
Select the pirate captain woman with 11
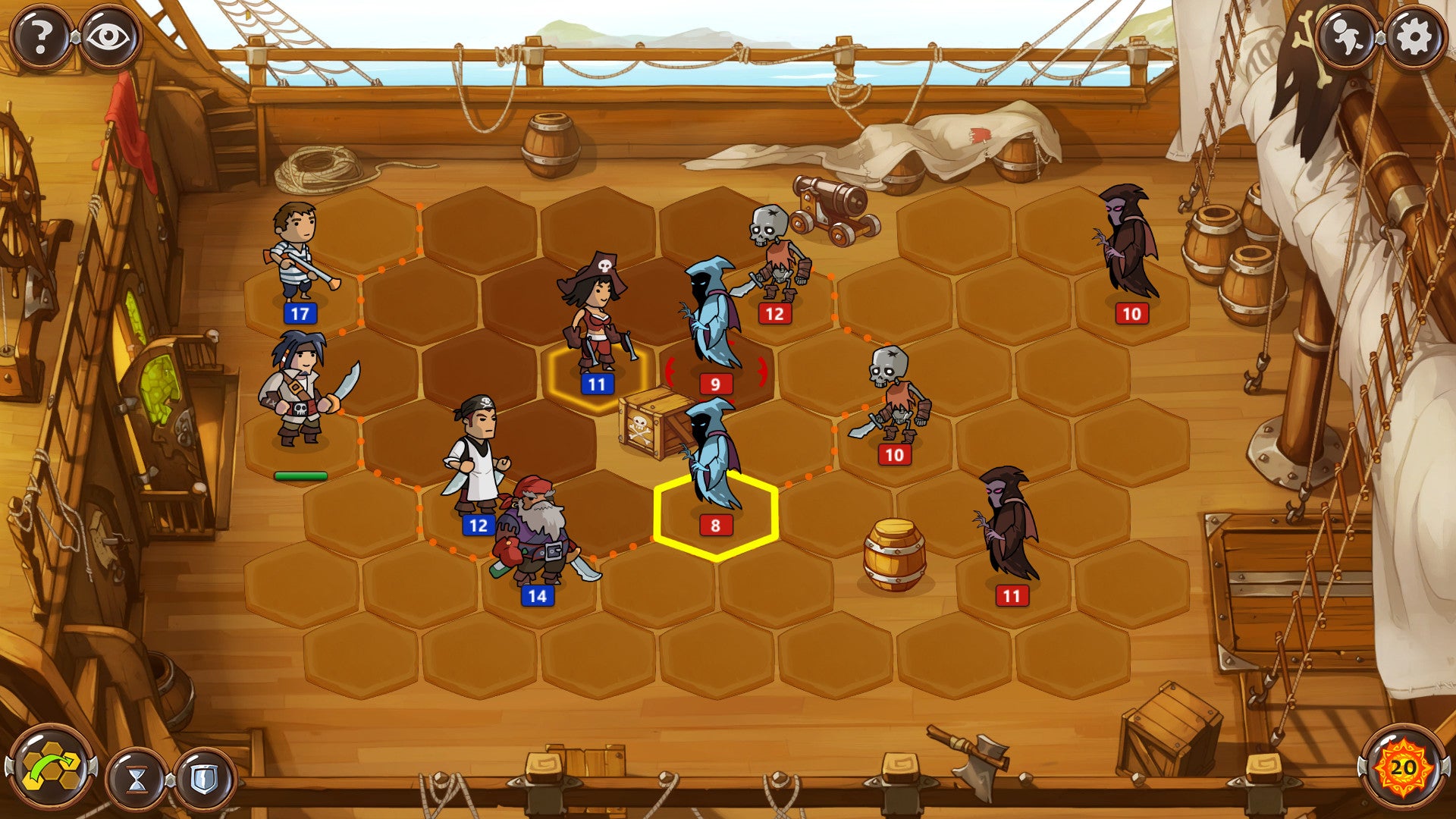coord(597,318)
